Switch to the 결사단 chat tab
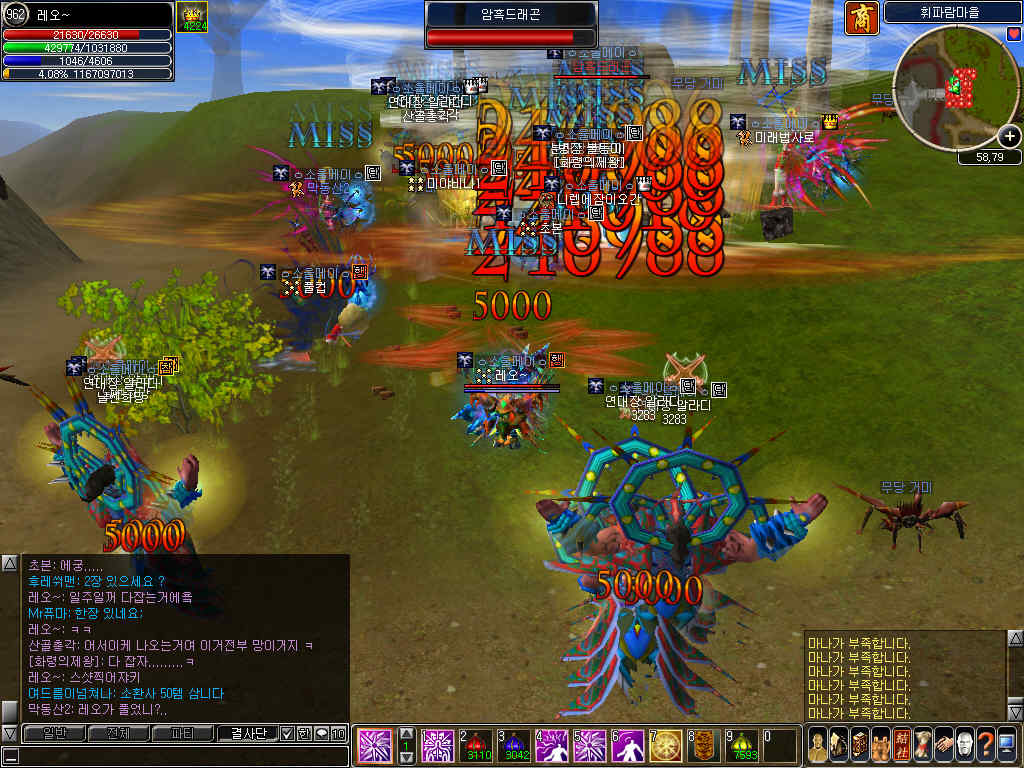Image resolution: width=1024 pixels, height=768 pixels. (x=247, y=733)
